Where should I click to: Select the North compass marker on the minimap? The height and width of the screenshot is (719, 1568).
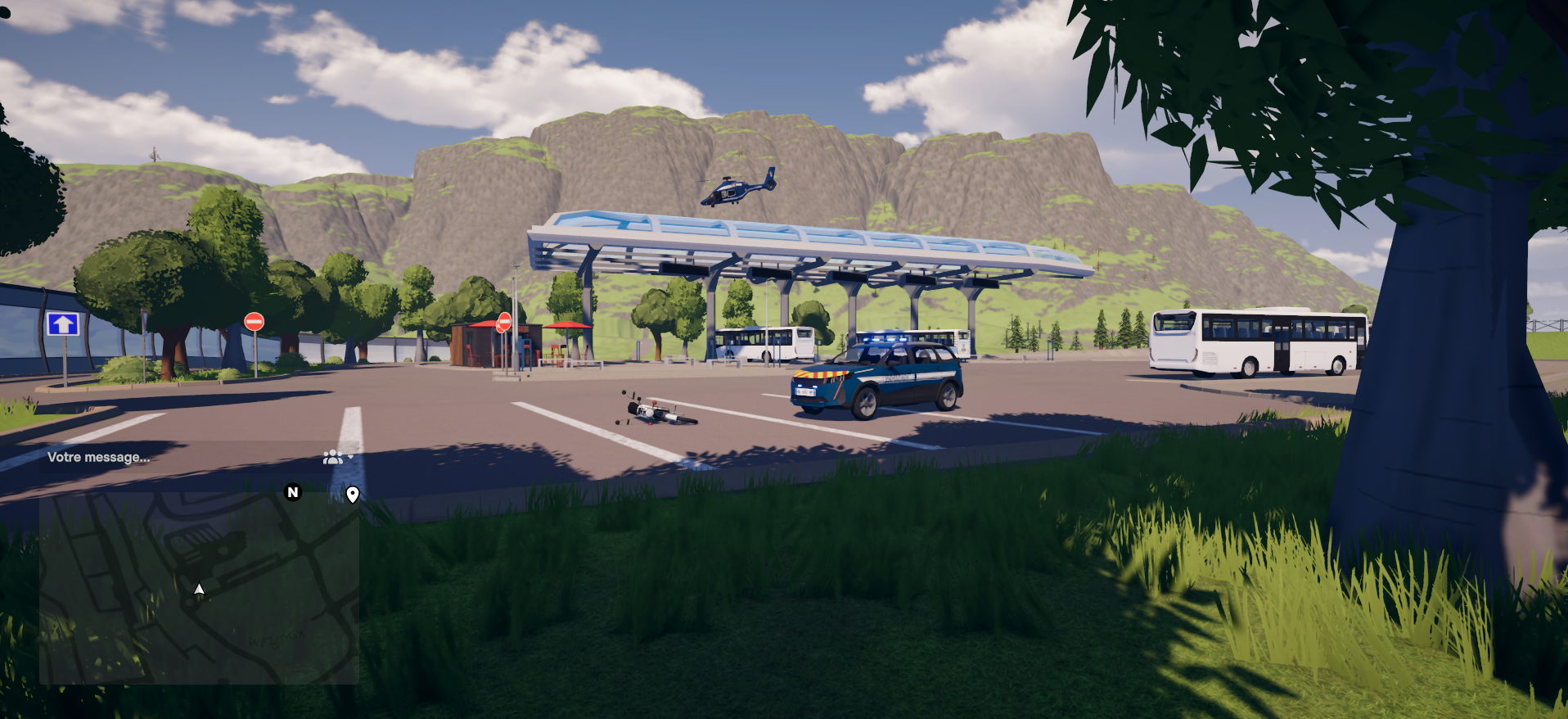292,492
